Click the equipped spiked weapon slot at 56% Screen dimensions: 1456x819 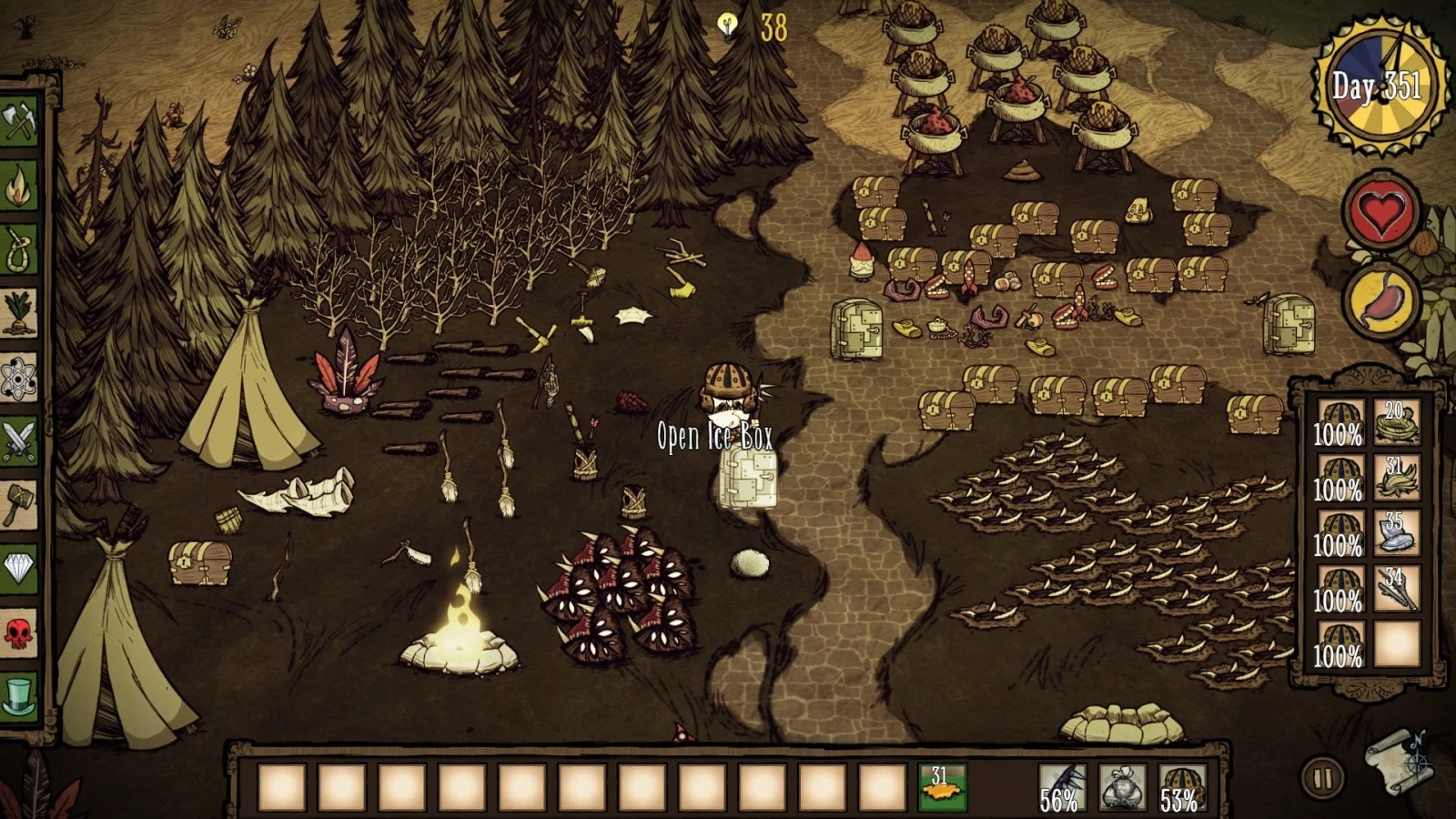[1061, 787]
